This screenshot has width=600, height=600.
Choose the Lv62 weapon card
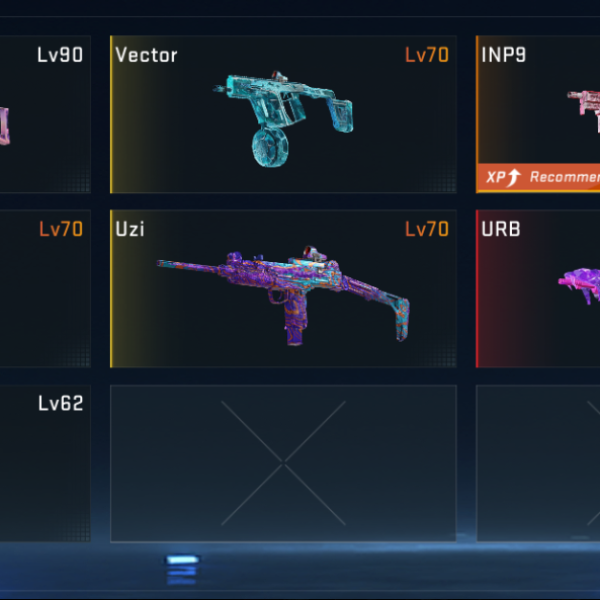[45, 462]
